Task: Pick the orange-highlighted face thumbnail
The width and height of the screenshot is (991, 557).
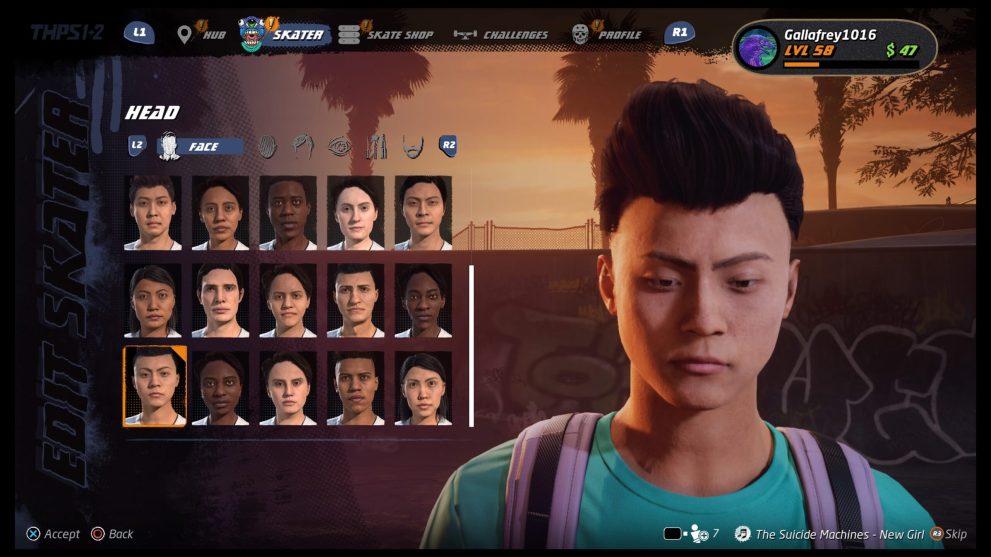Action: 154,386
